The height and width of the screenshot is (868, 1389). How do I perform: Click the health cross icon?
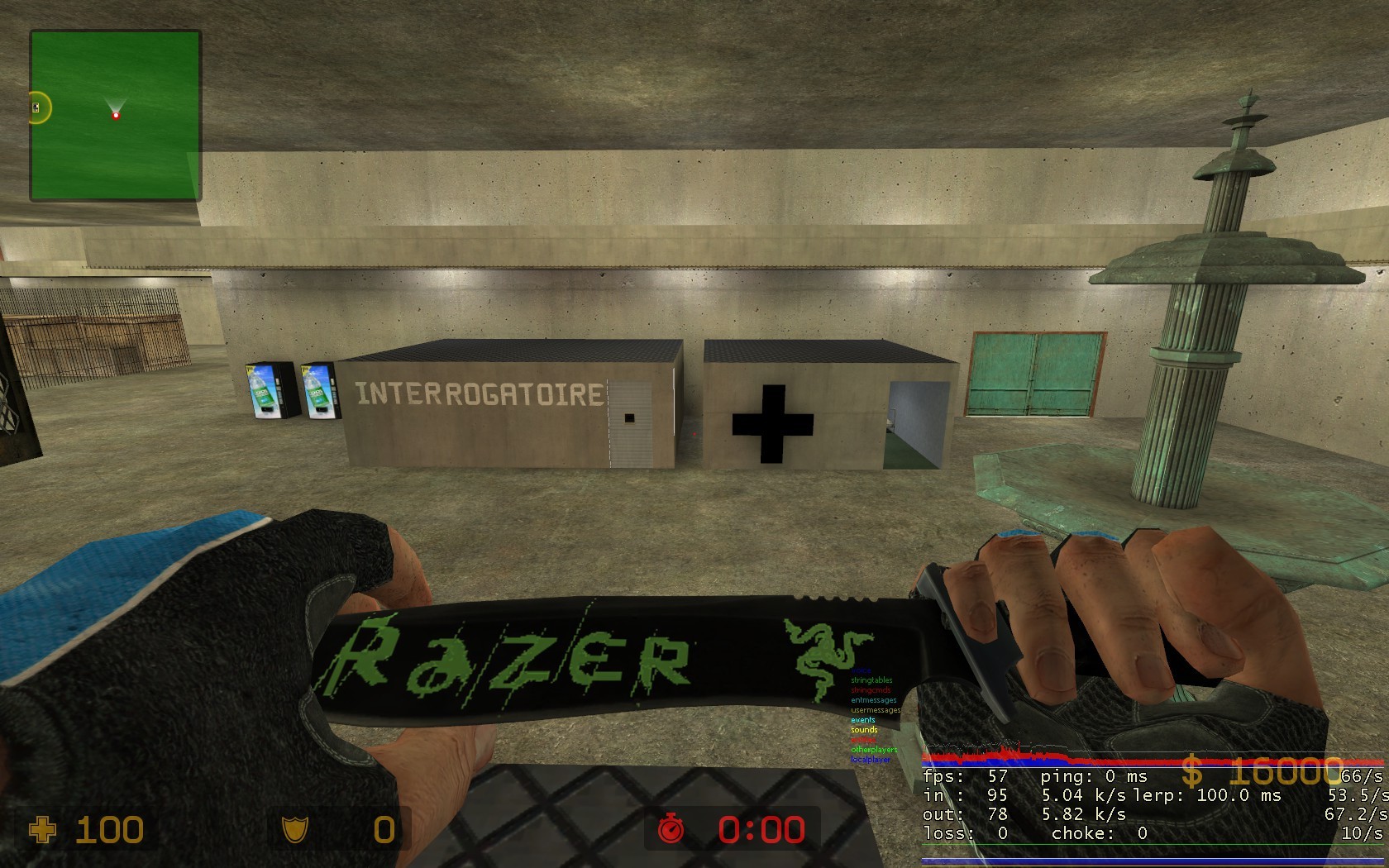41,829
